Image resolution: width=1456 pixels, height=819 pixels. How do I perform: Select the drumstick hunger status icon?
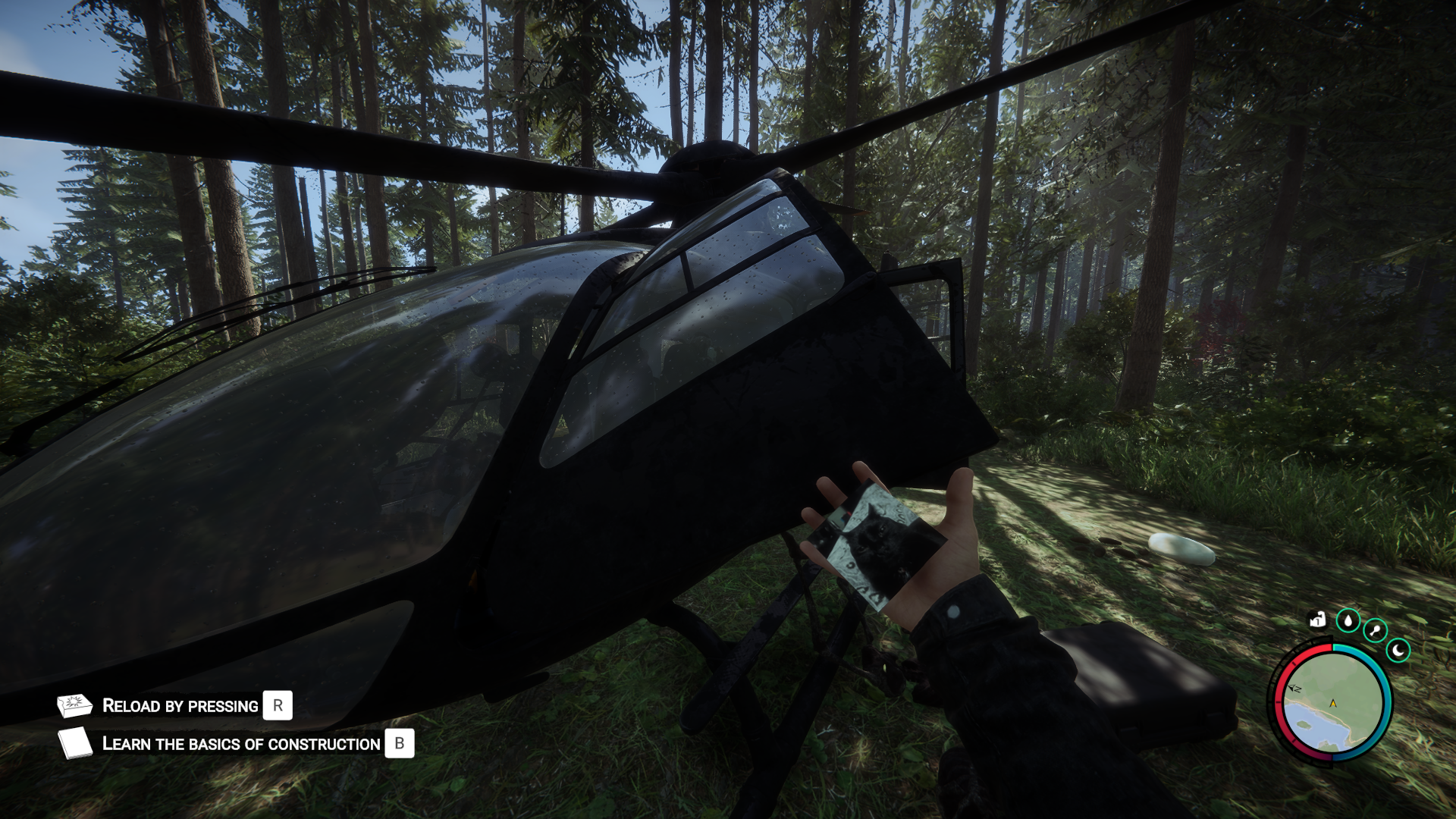coord(1375,629)
